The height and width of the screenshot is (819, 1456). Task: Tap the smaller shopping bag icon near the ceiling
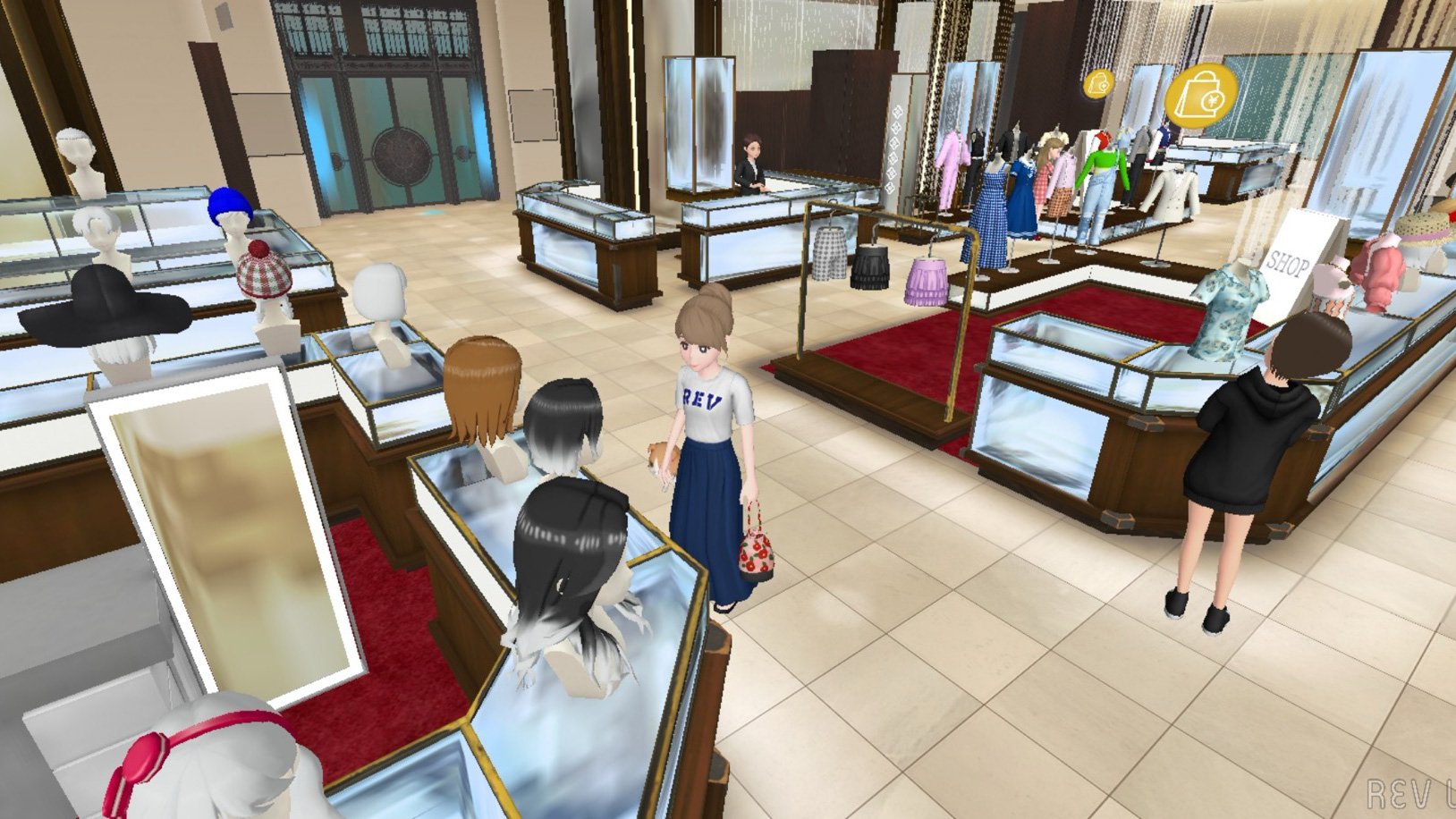pyautogui.click(x=1100, y=82)
